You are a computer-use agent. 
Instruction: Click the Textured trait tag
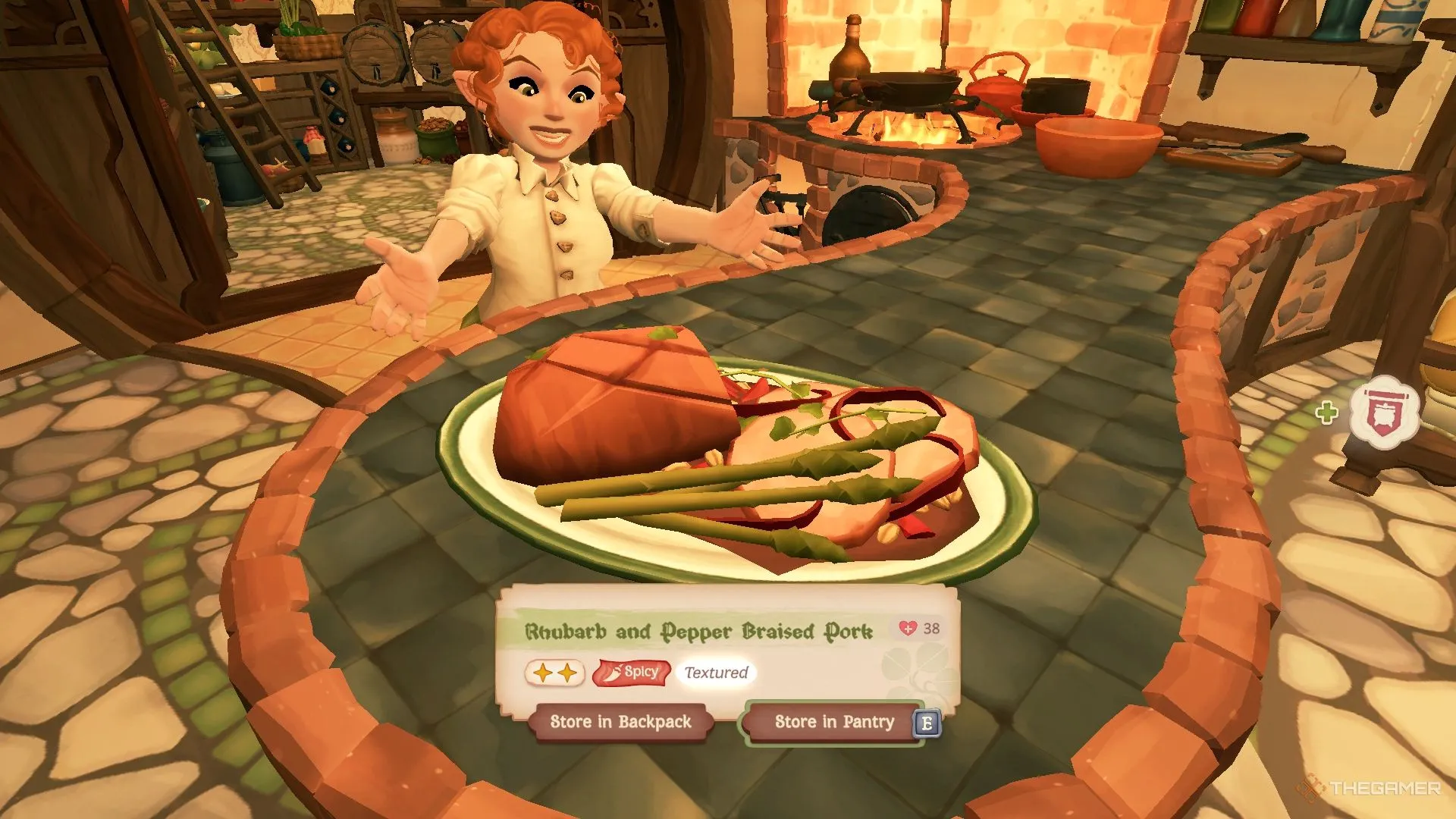pyautogui.click(x=716, y=673)
